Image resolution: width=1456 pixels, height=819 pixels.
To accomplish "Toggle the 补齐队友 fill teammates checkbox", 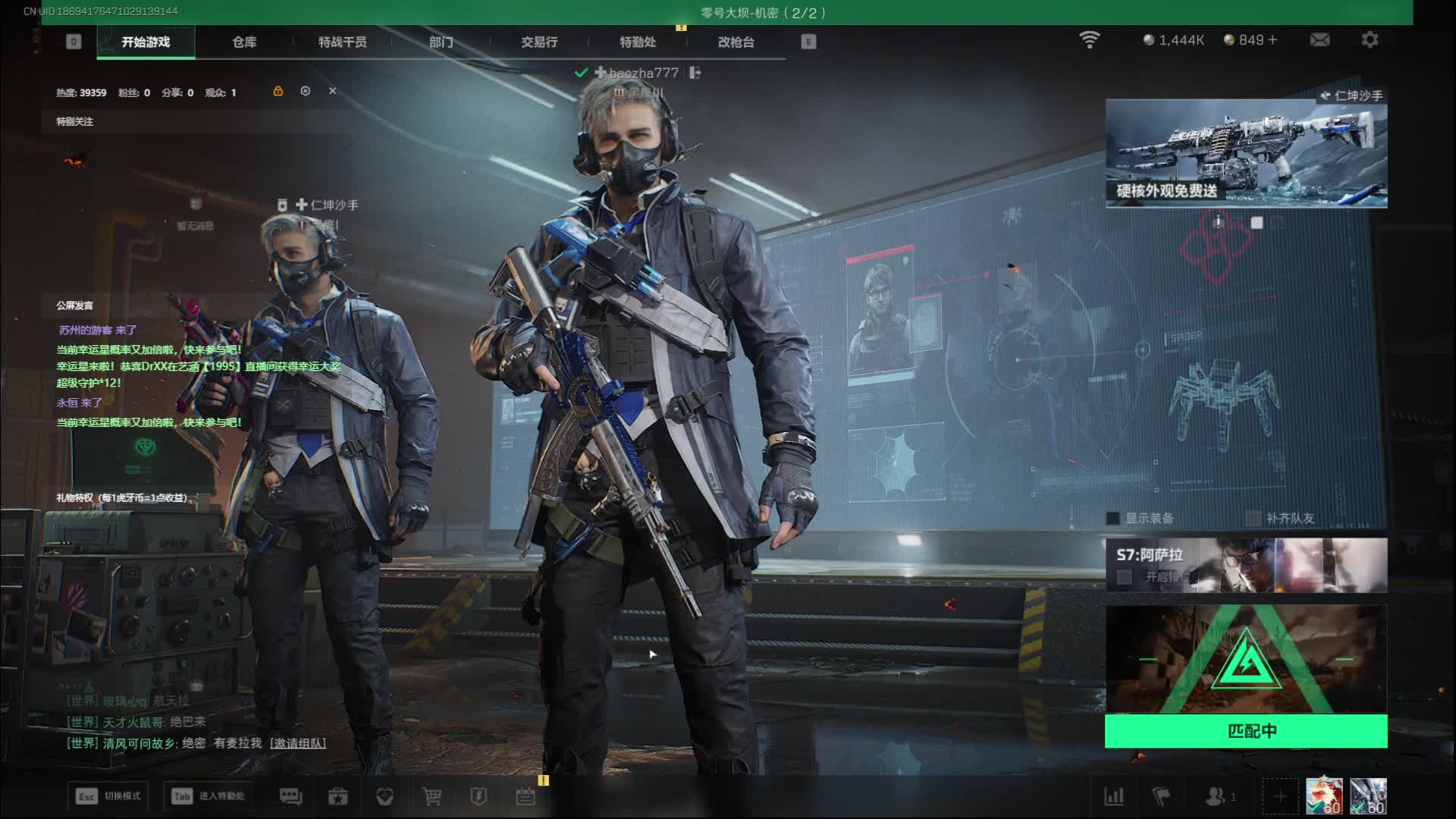I will pos(1254,519).
